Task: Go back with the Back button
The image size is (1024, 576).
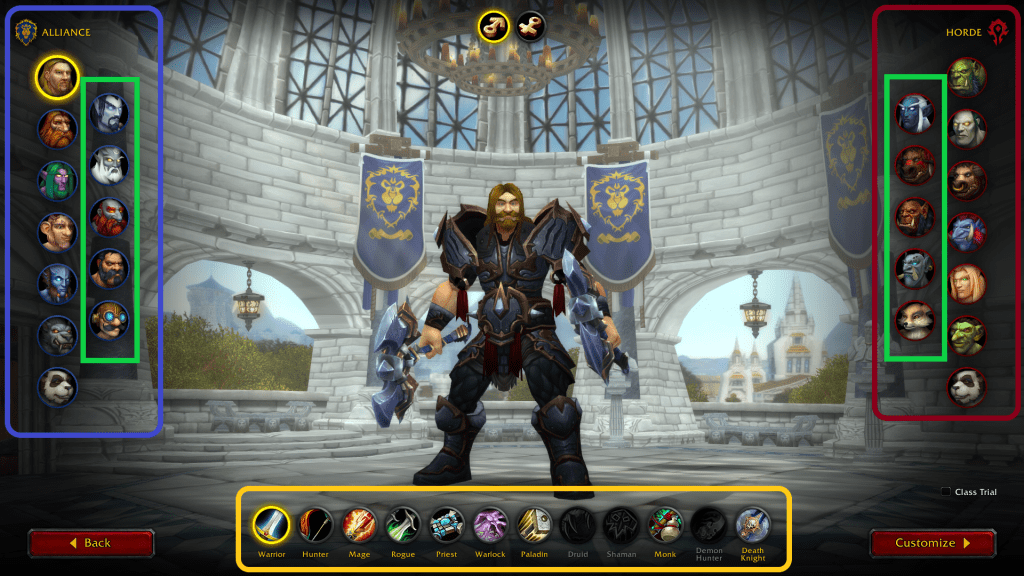Action: [91, 543]
